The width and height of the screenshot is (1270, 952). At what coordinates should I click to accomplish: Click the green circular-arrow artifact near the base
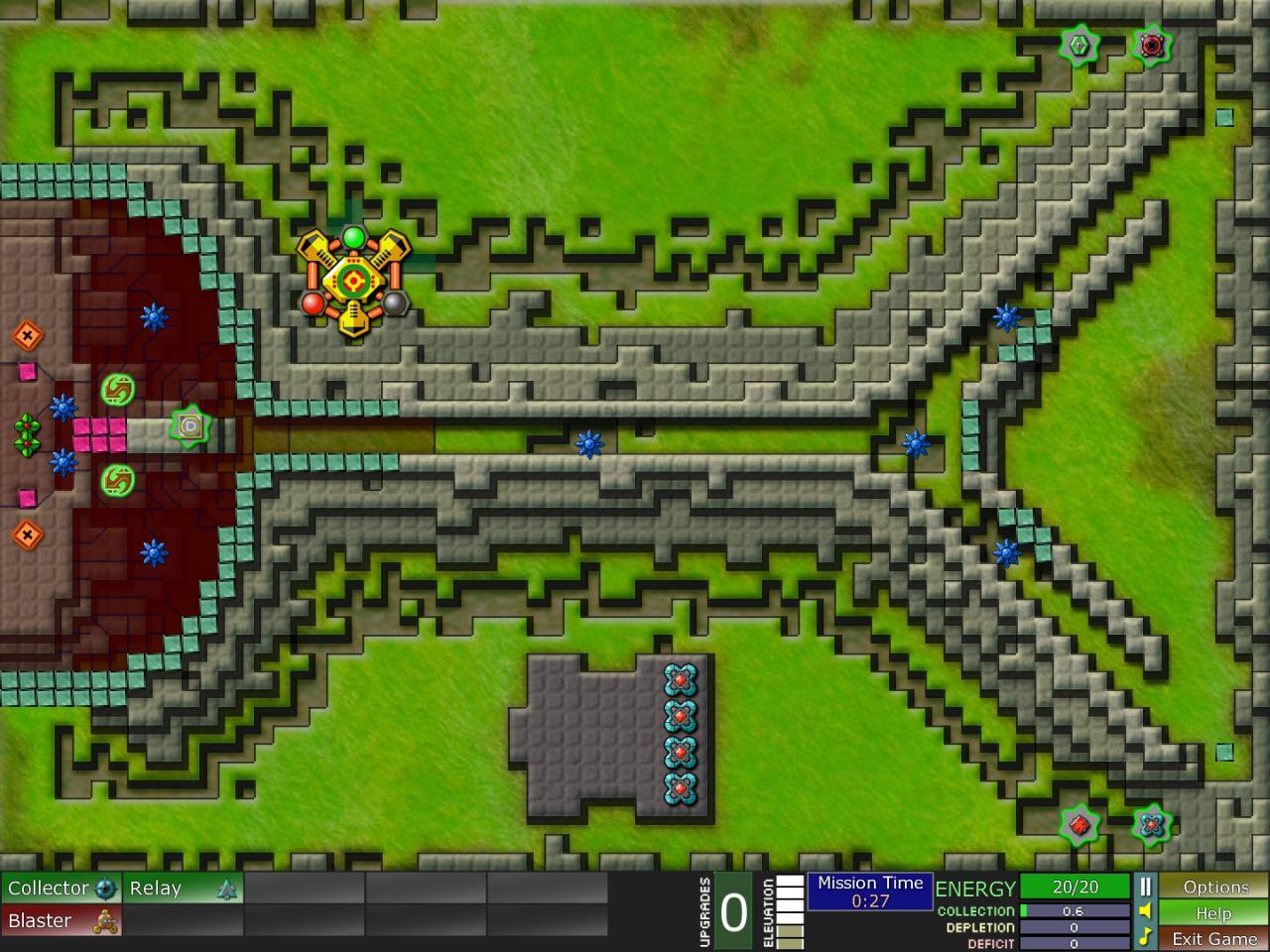[116, 389]
